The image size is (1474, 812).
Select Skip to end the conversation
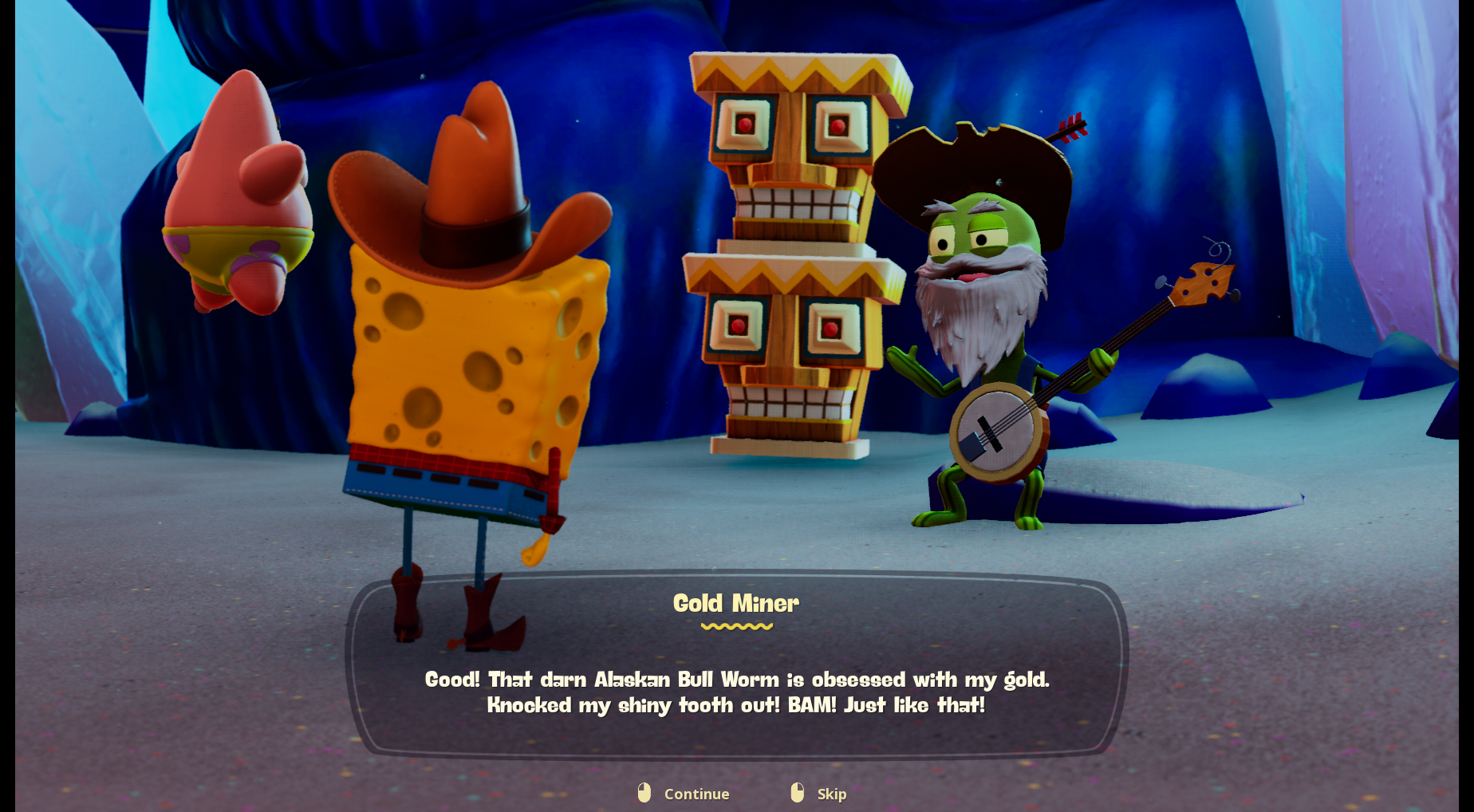tap(830, 794)
